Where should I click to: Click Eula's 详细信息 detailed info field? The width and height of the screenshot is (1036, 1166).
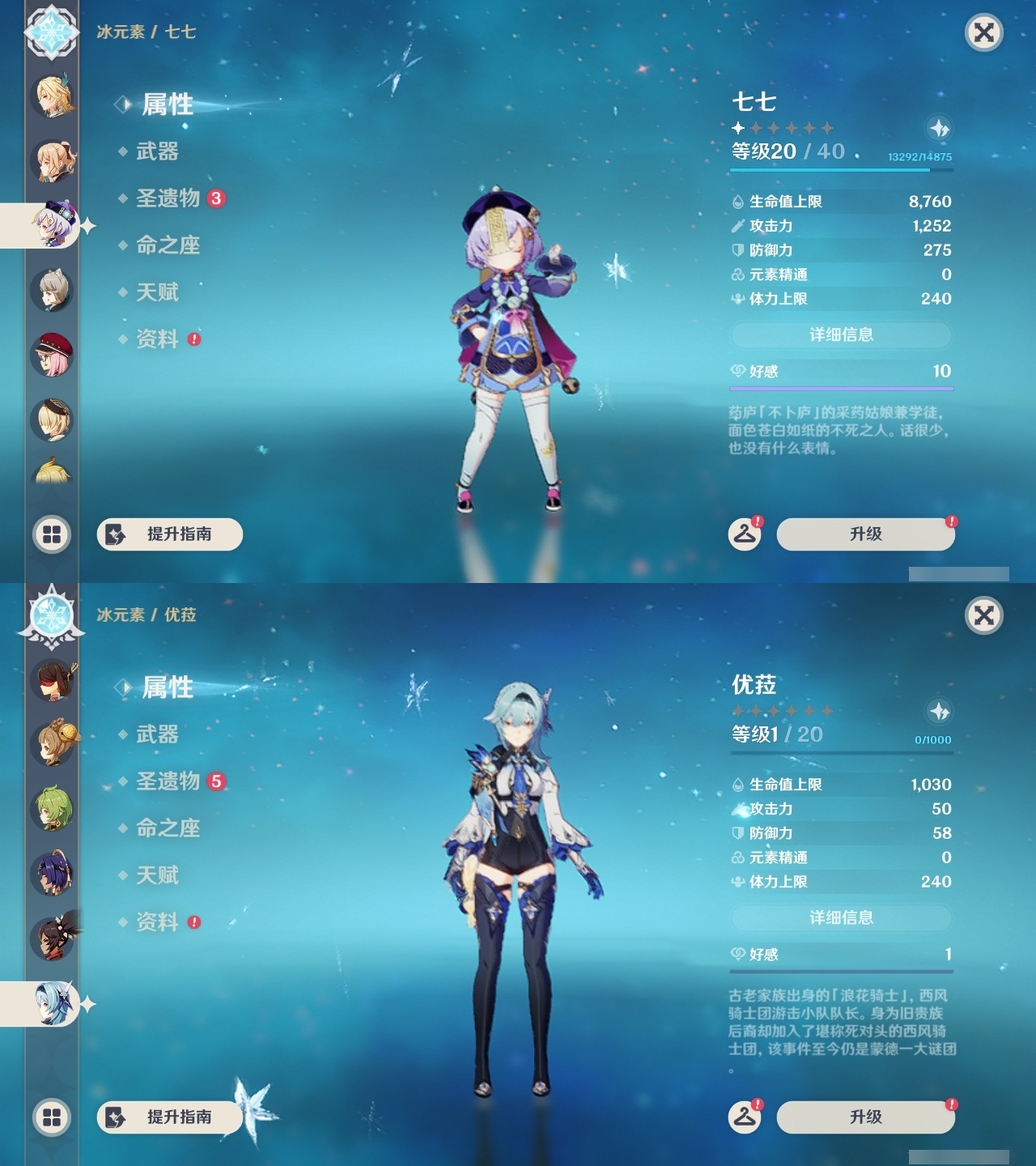841,917
